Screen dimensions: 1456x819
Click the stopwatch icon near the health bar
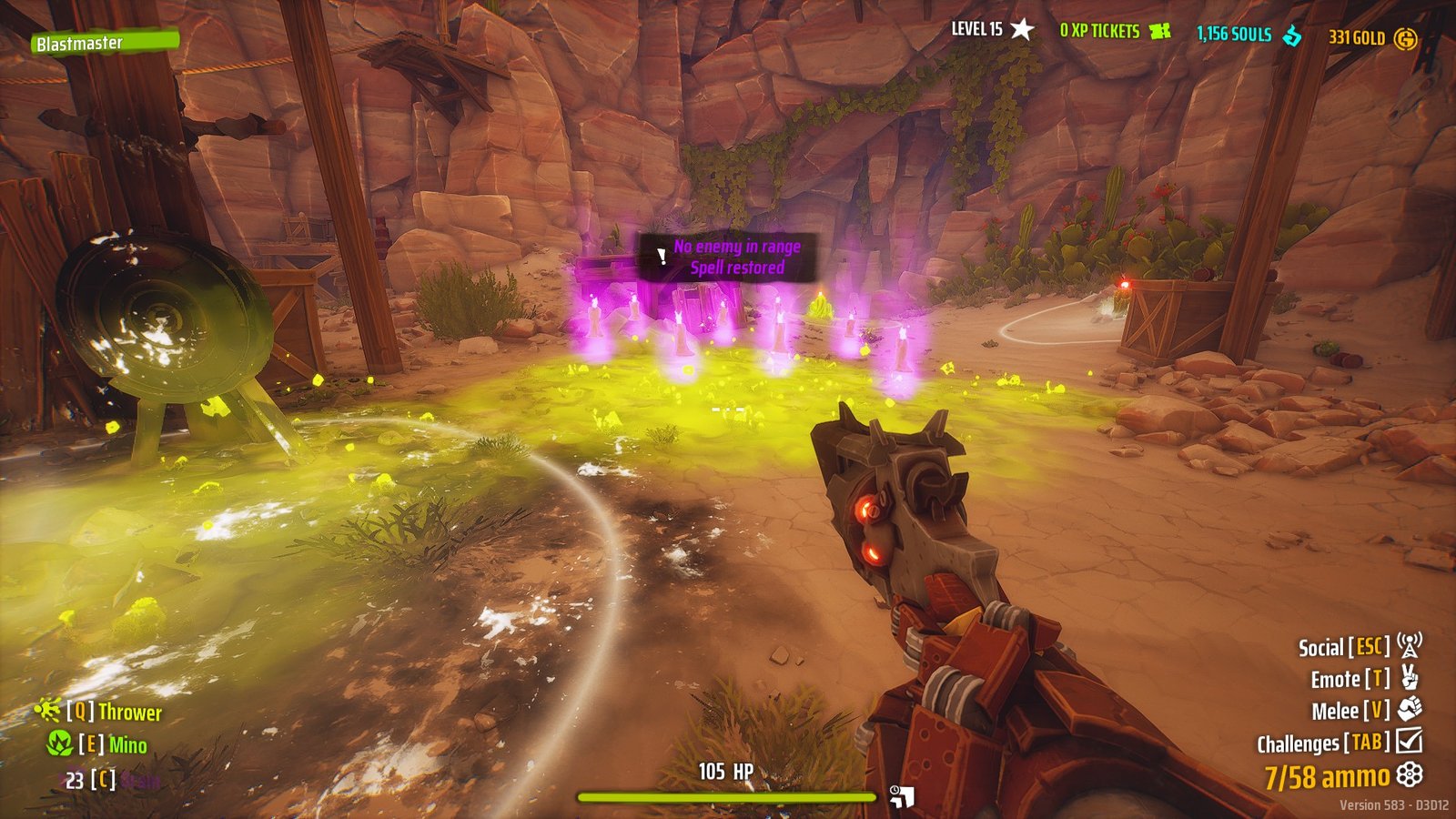(895, 790)
